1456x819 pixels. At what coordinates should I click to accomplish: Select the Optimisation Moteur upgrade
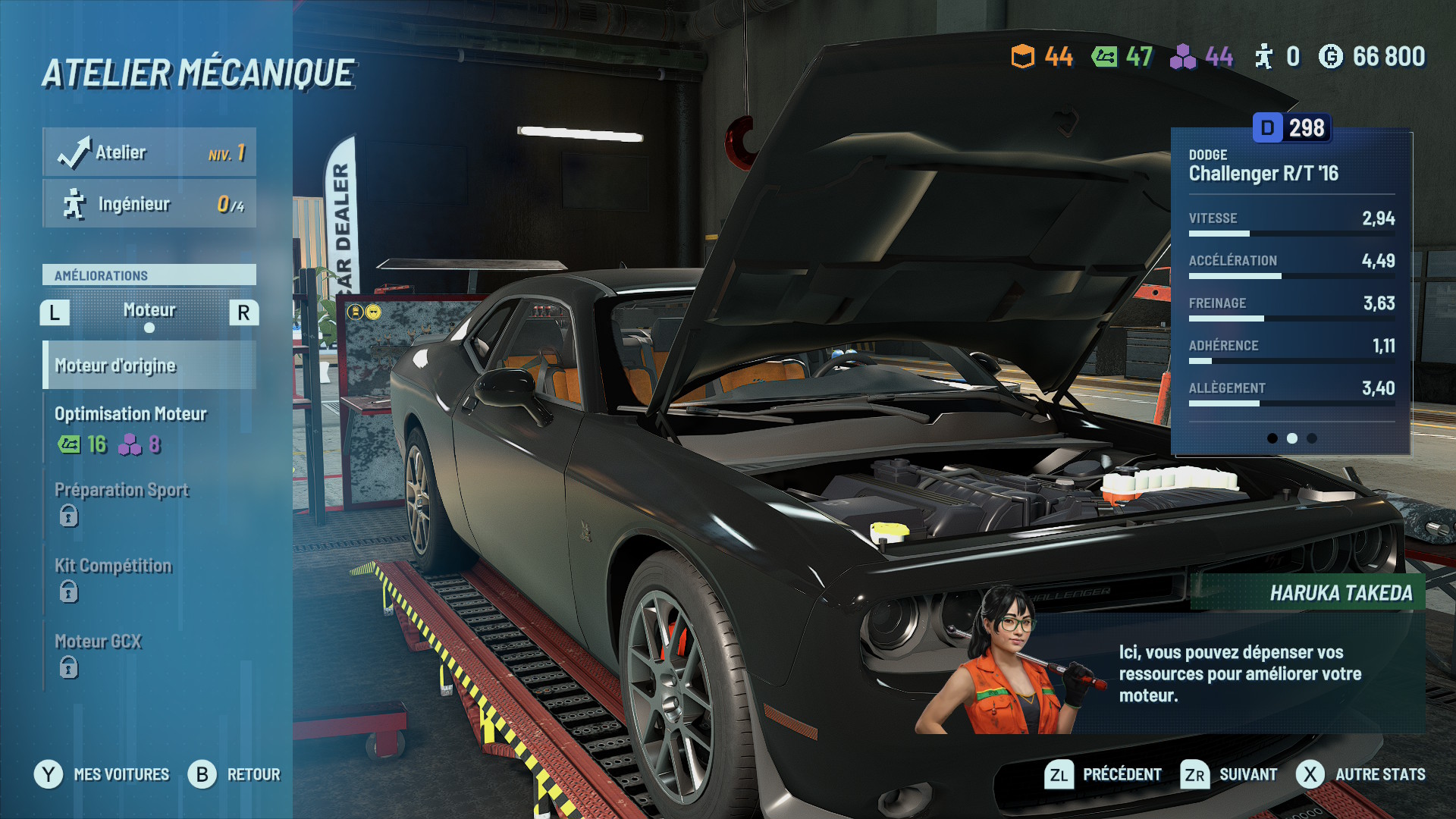tap(149, 429)
